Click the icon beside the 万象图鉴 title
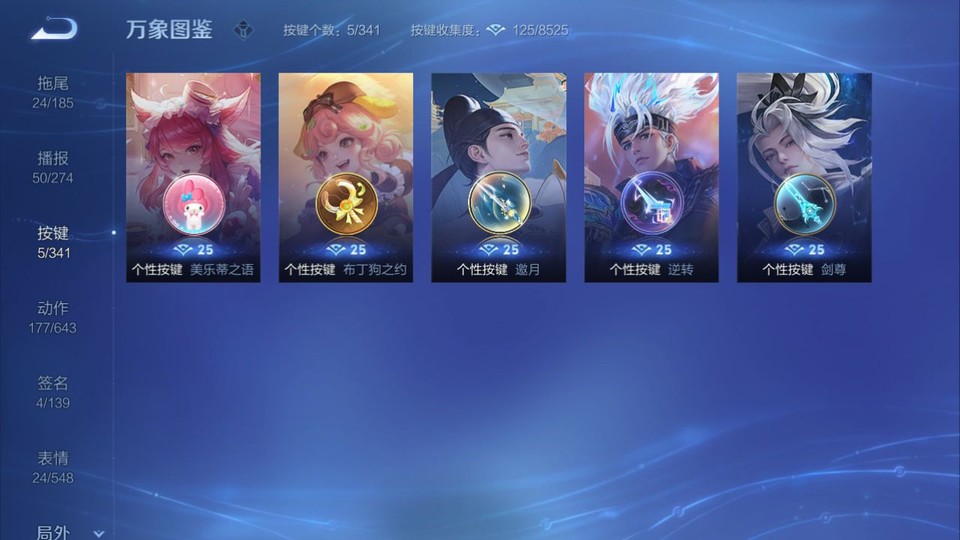 point(243,30)
